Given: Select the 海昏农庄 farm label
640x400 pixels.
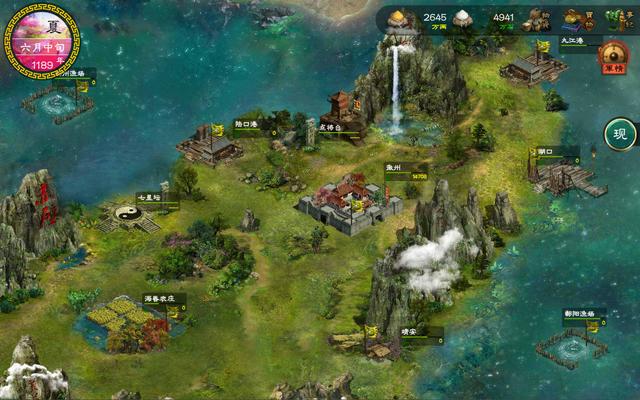Looking at the screenshot, I should [158, 298].
